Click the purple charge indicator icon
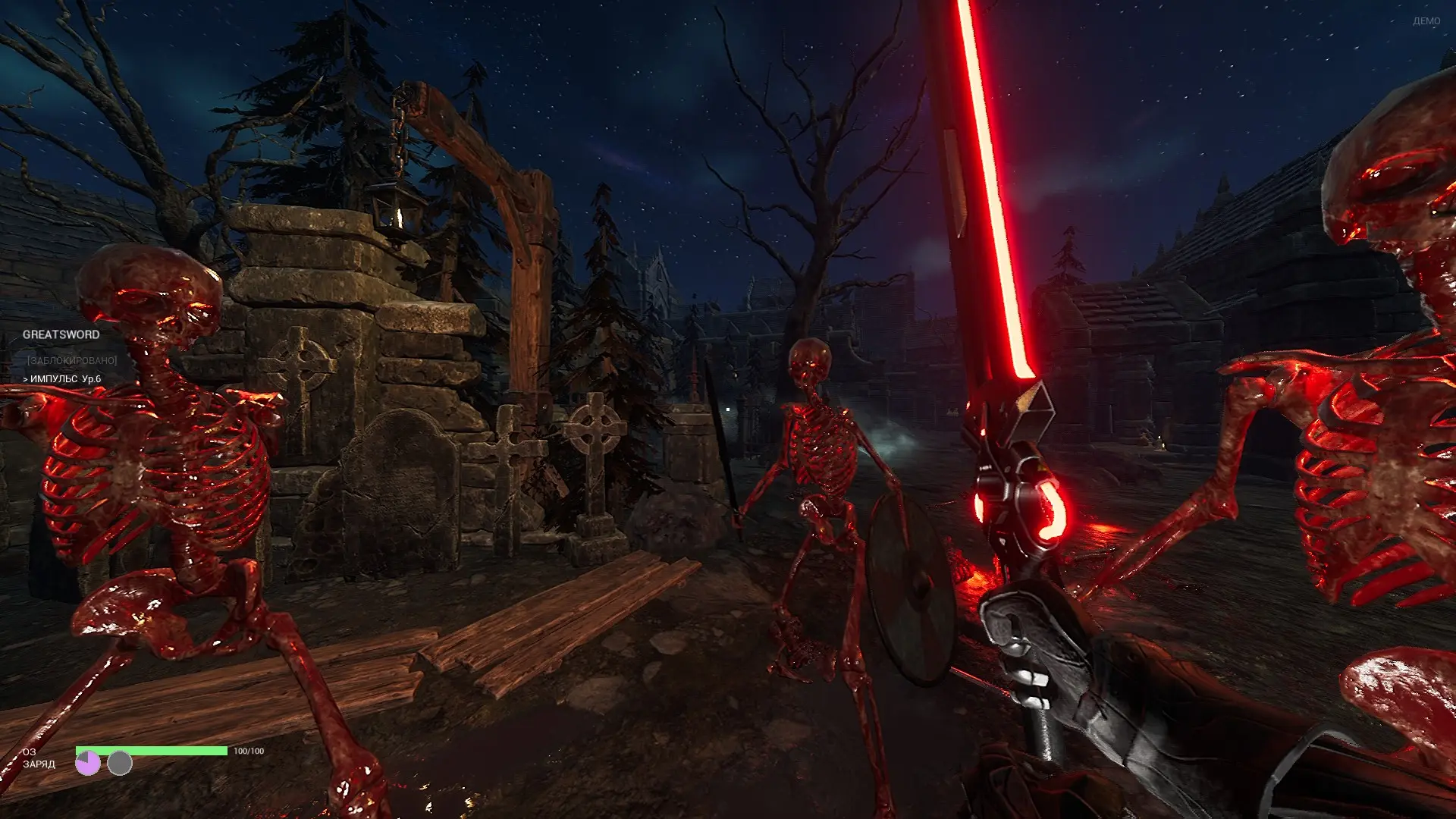Screen dimensions: 1456x819 tap(88, 763)
